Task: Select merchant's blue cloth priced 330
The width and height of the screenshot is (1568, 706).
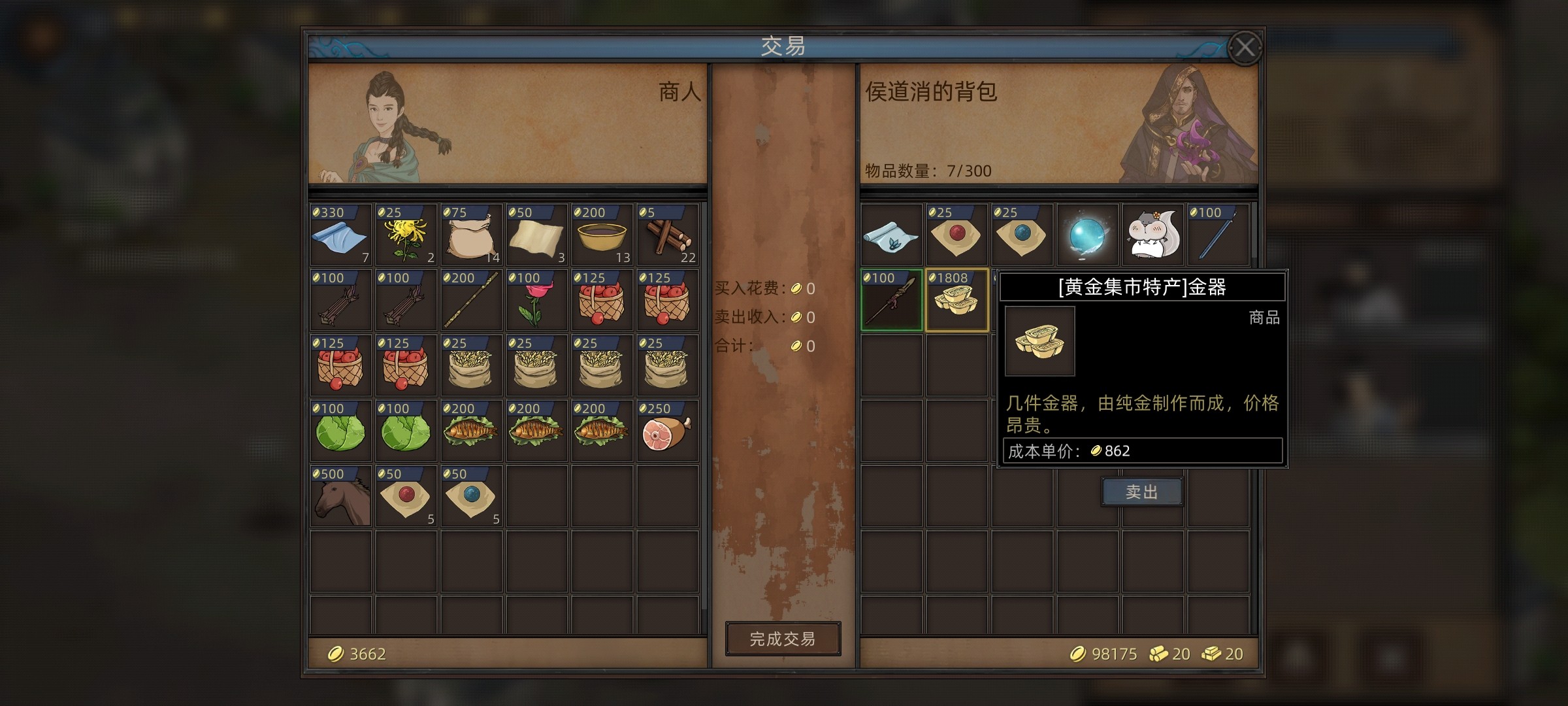Action: [x=340, y=235]
